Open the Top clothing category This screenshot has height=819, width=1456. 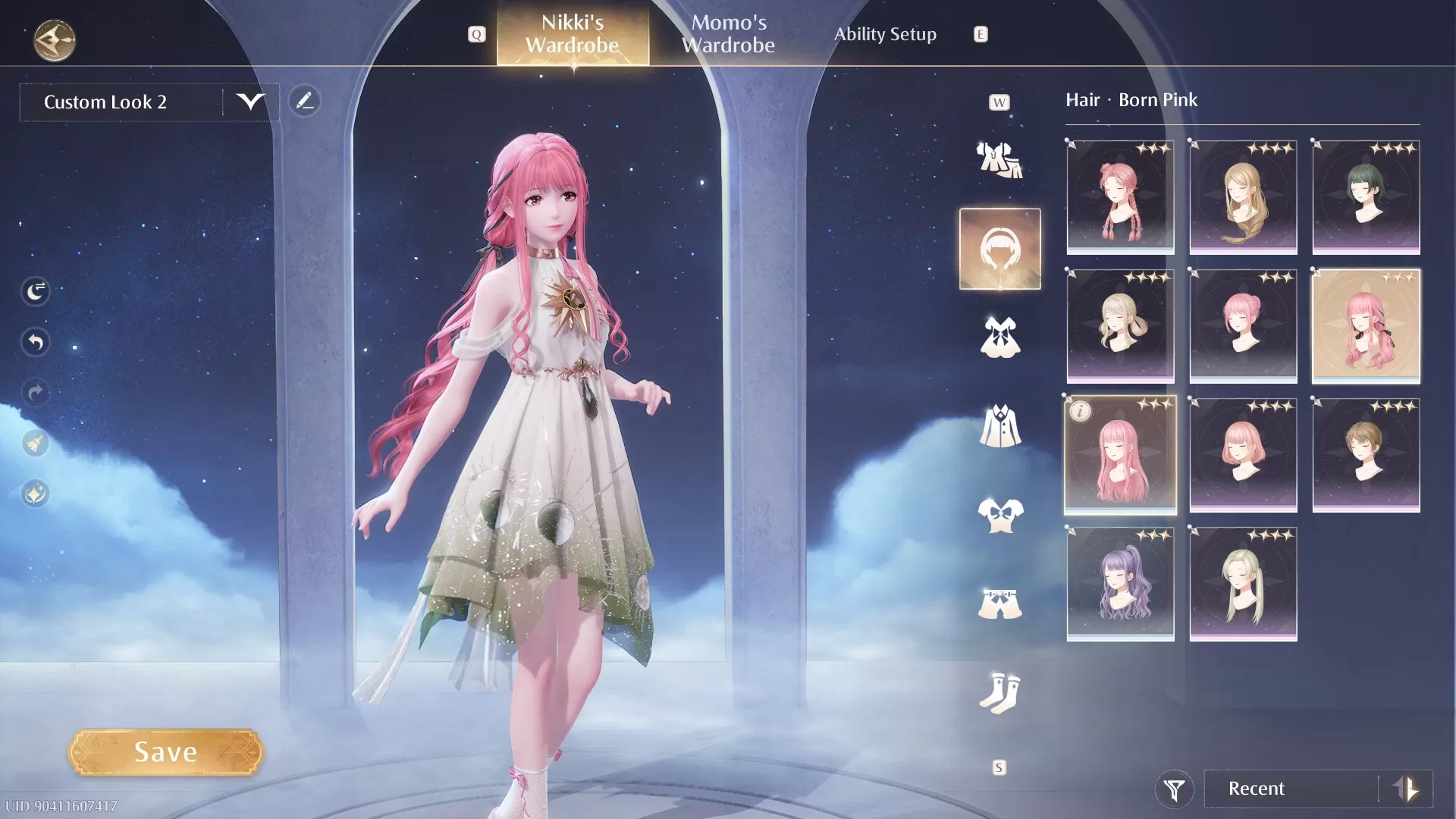click(x=999, y=512)
